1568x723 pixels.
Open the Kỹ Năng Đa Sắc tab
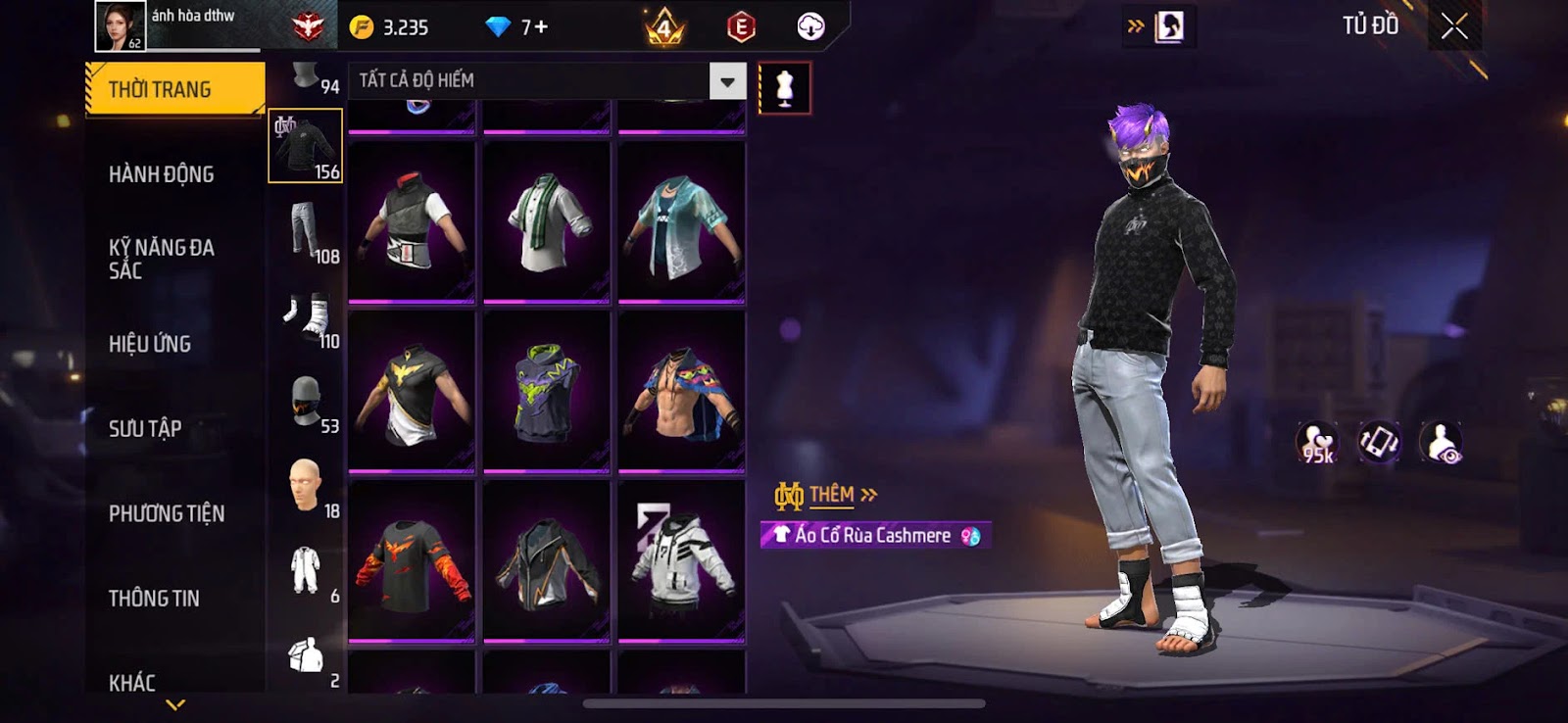click(162, 259)
